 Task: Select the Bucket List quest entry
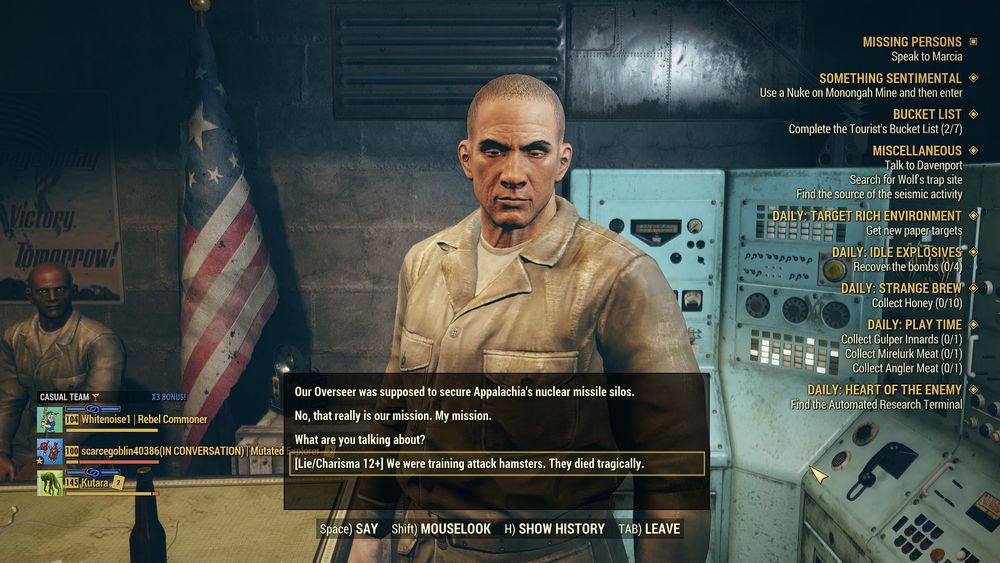(x=927, y=114)
